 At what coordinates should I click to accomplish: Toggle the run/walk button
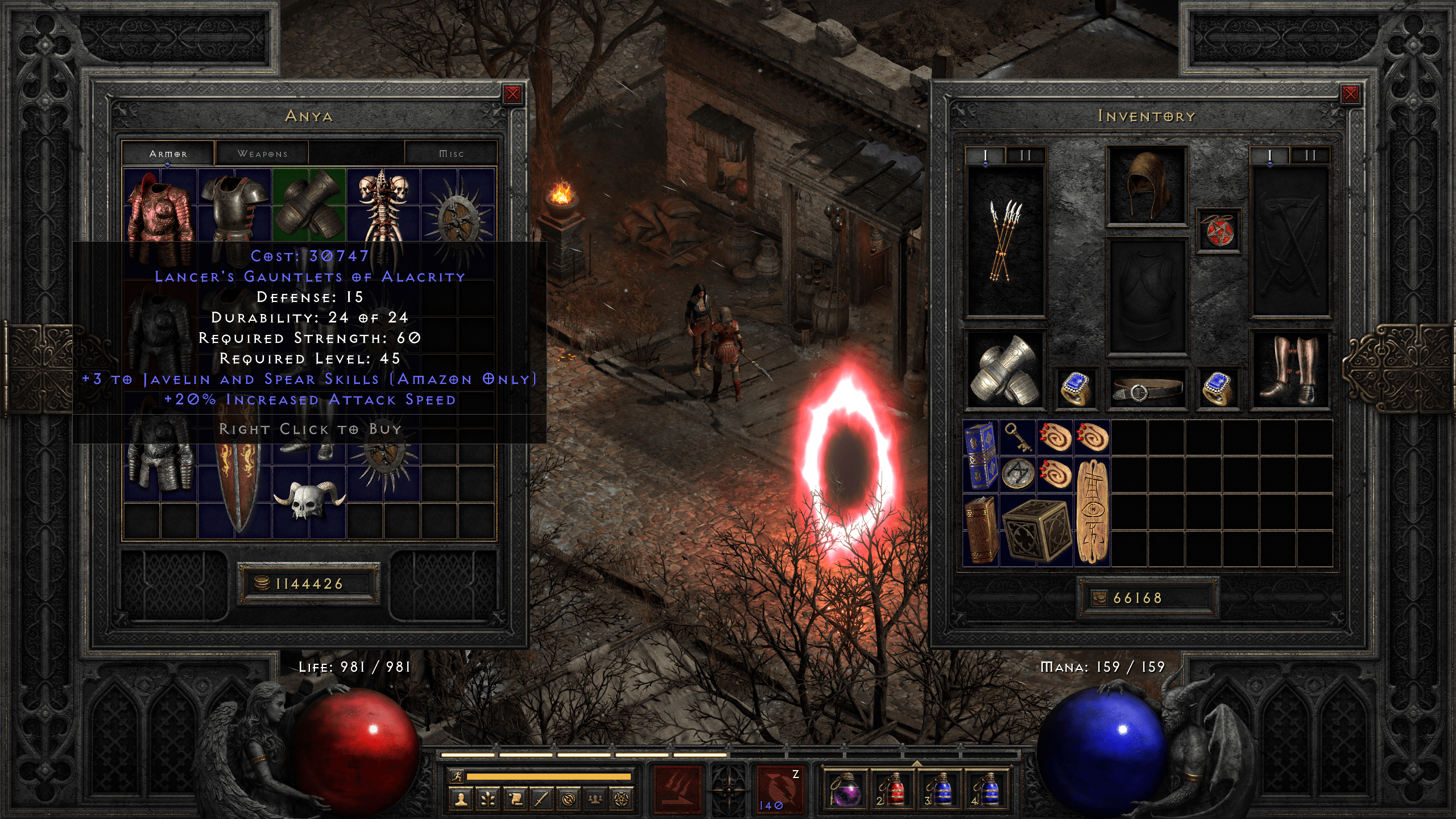tap(457, 776)
